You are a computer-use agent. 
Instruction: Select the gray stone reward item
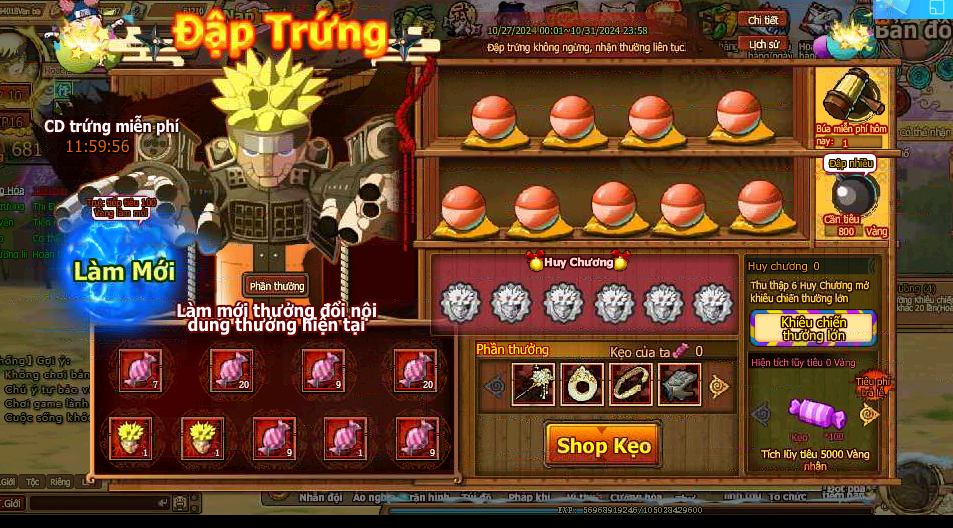(x=678, y=384)
